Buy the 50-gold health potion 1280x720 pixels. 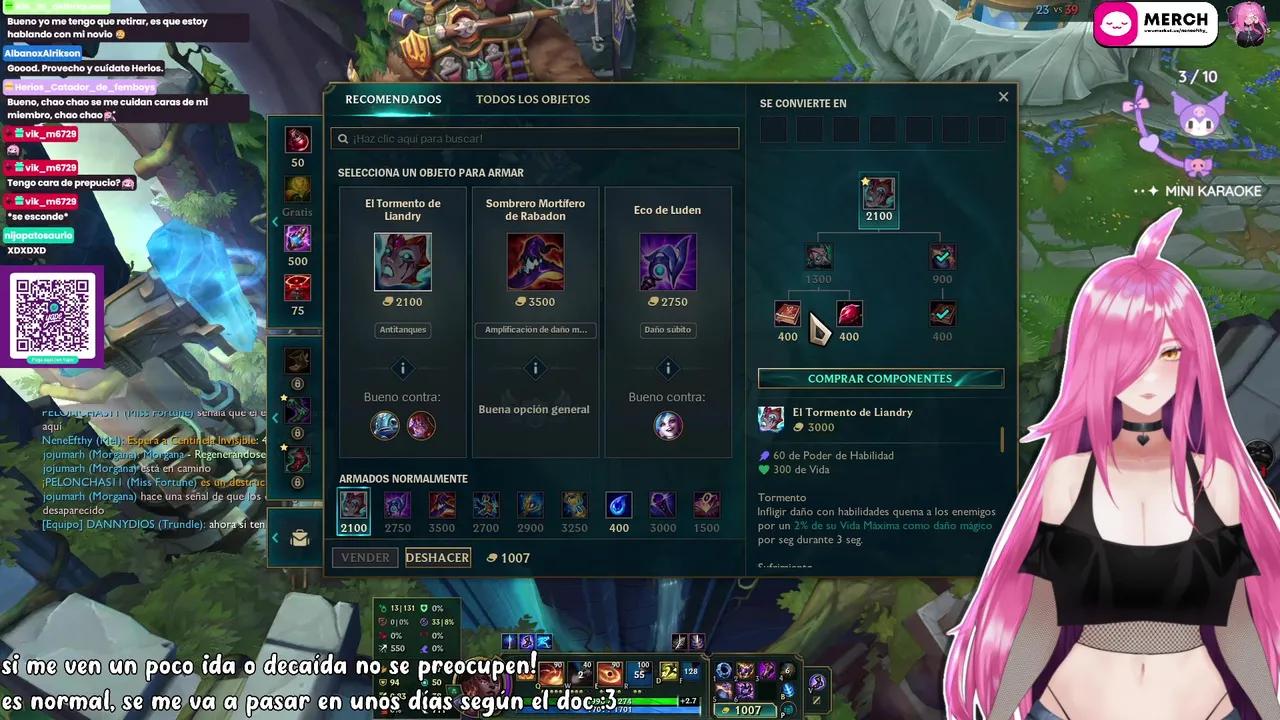click(297, 140)
